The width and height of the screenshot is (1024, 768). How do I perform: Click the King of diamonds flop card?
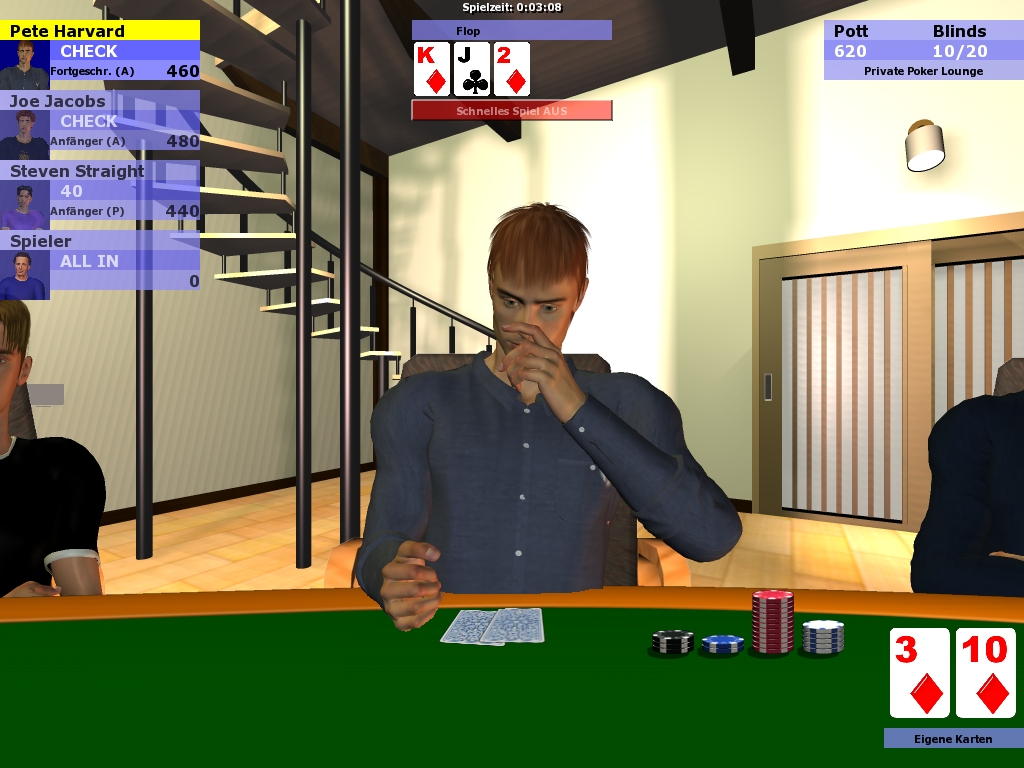coord(432,69)
